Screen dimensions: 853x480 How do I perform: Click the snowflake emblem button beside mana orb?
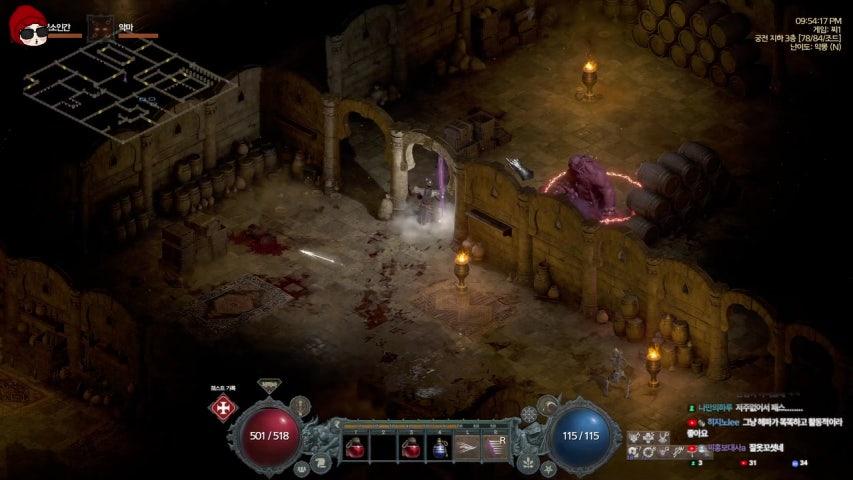click(529, 414)
